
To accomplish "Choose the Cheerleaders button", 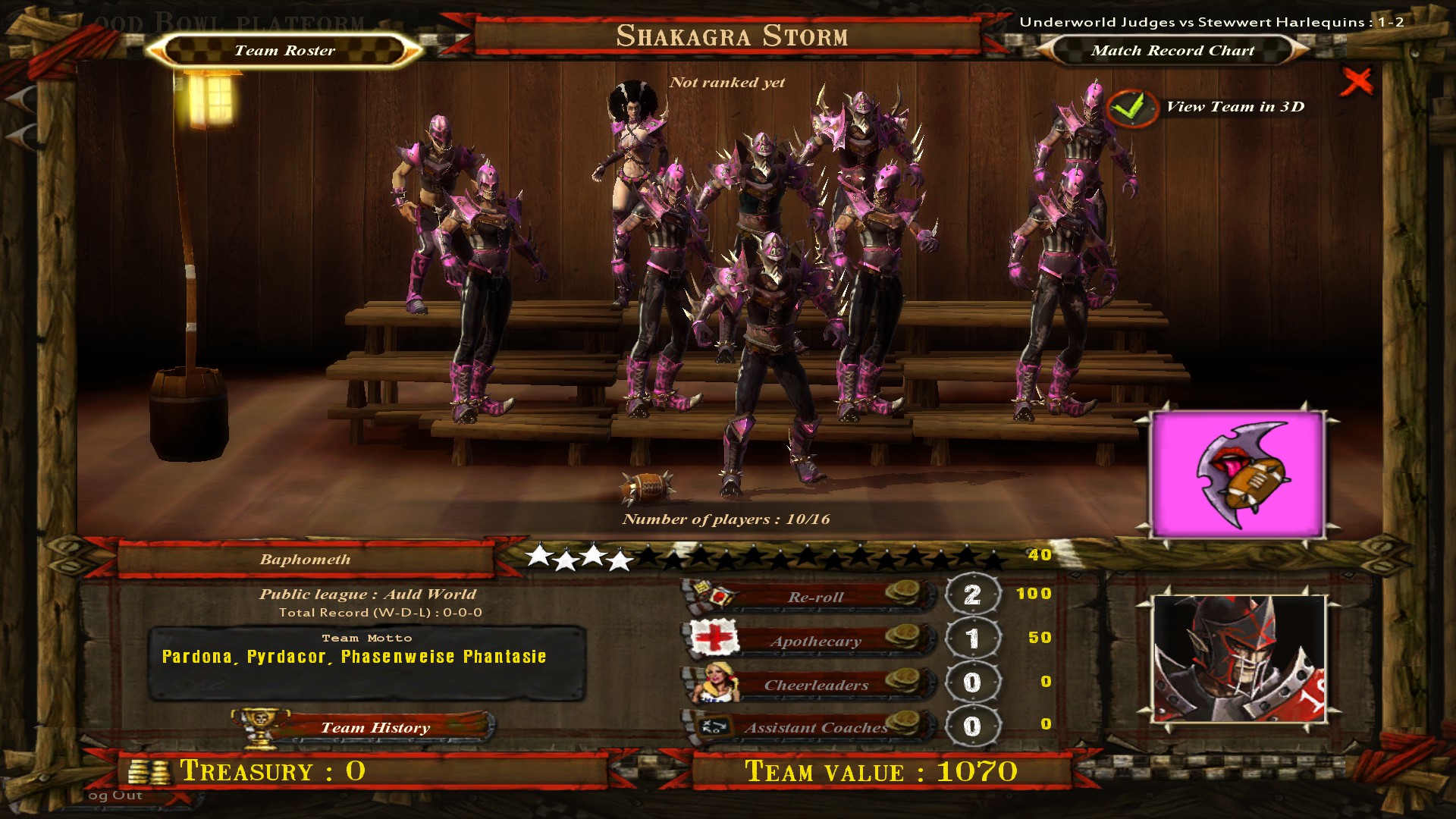I will (x=815, y=685).
